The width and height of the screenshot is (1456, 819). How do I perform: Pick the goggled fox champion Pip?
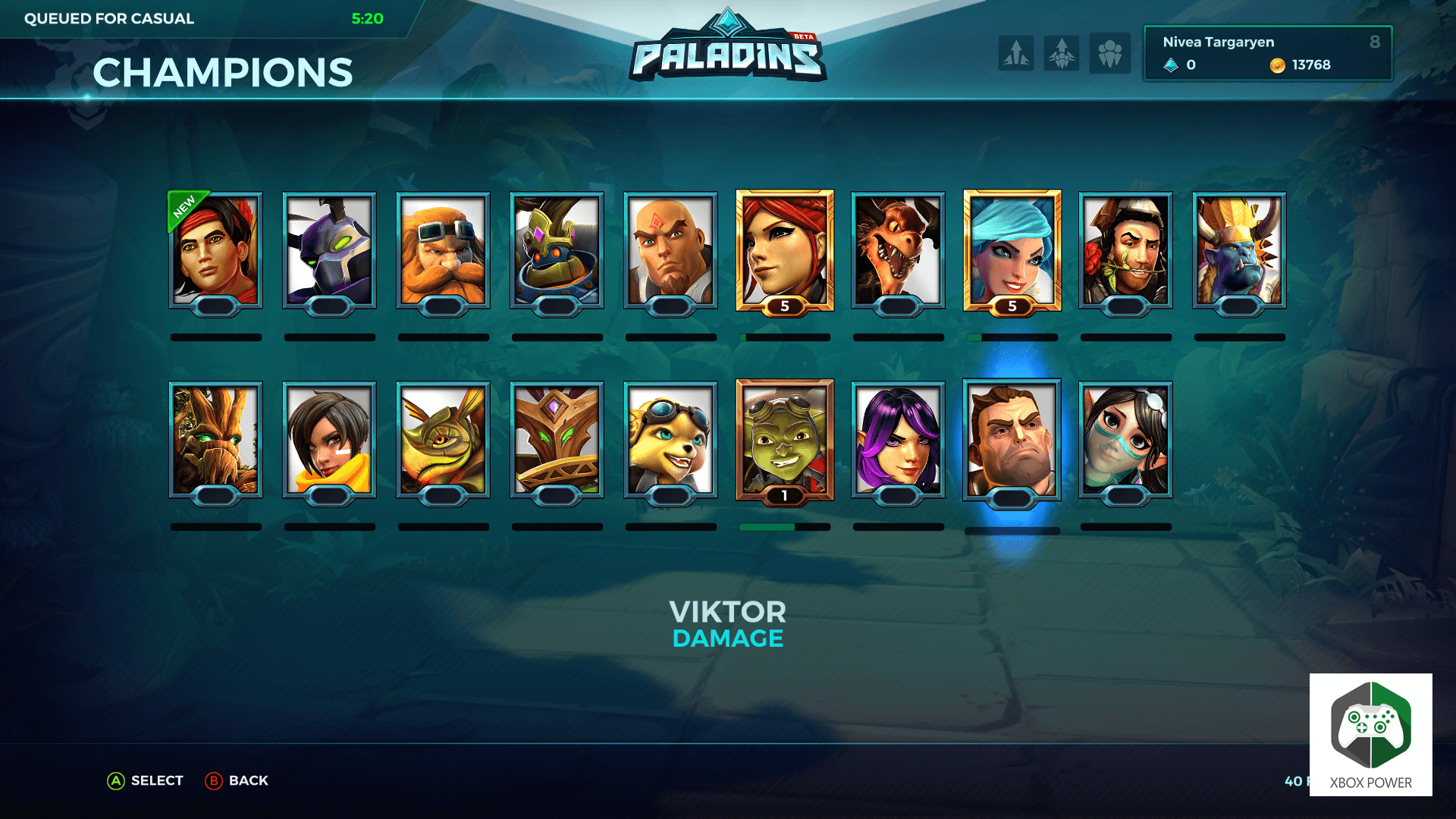point(670,440)
